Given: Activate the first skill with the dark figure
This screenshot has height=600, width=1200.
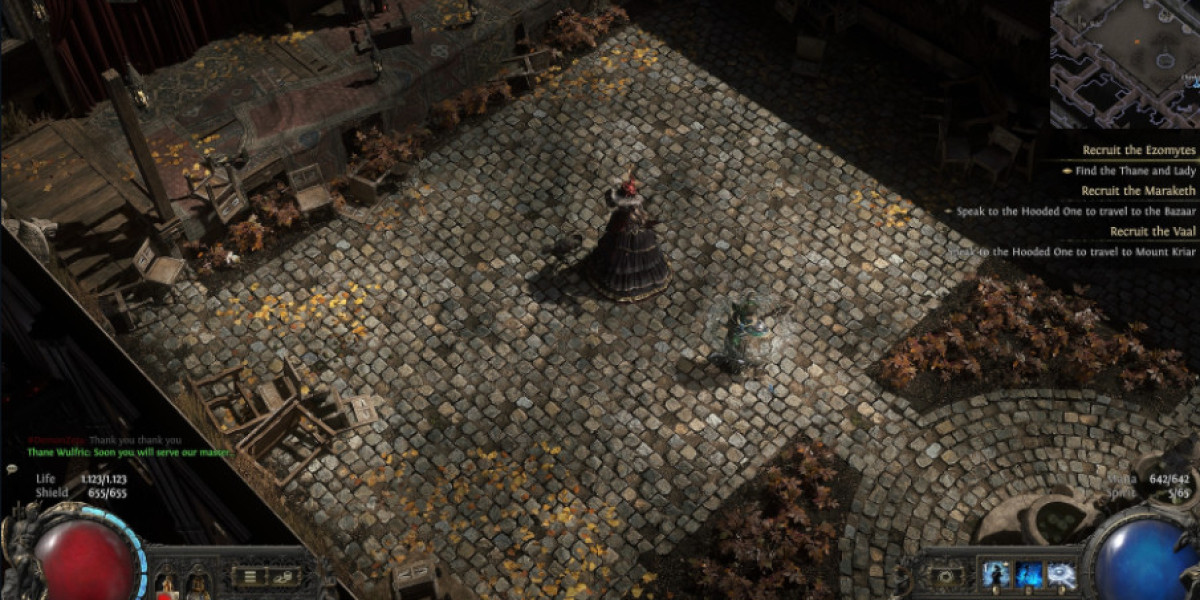Looking at the screenshot, I should coord(995,574).
